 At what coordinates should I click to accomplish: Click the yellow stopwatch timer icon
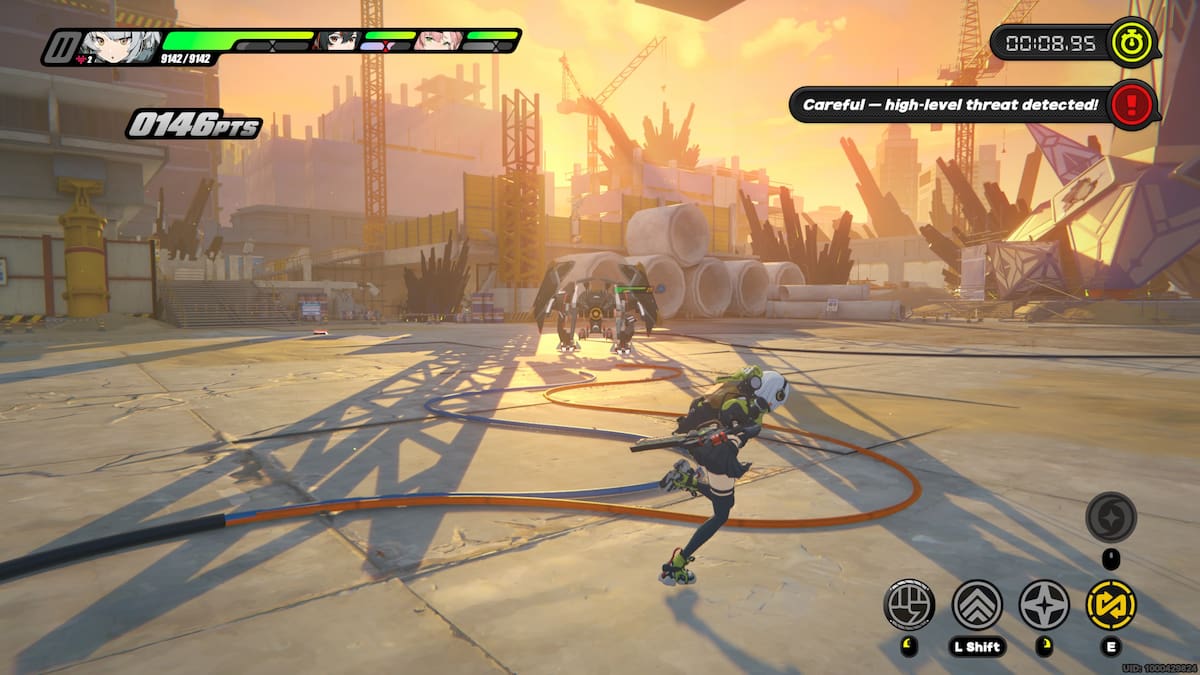[1134, 42]
